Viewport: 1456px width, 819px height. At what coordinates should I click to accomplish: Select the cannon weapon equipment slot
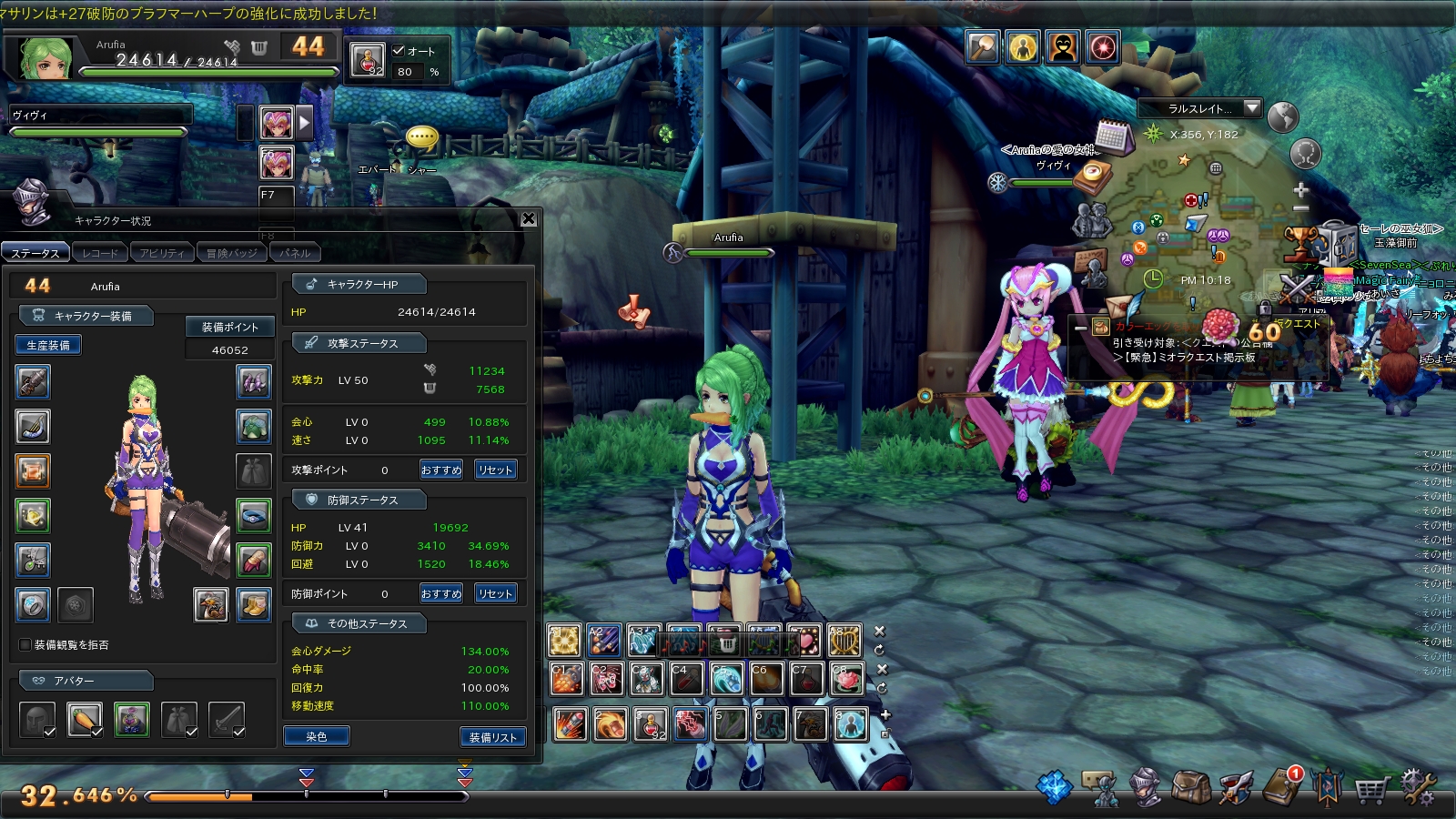pyautogui.click(x=33, y=382)
